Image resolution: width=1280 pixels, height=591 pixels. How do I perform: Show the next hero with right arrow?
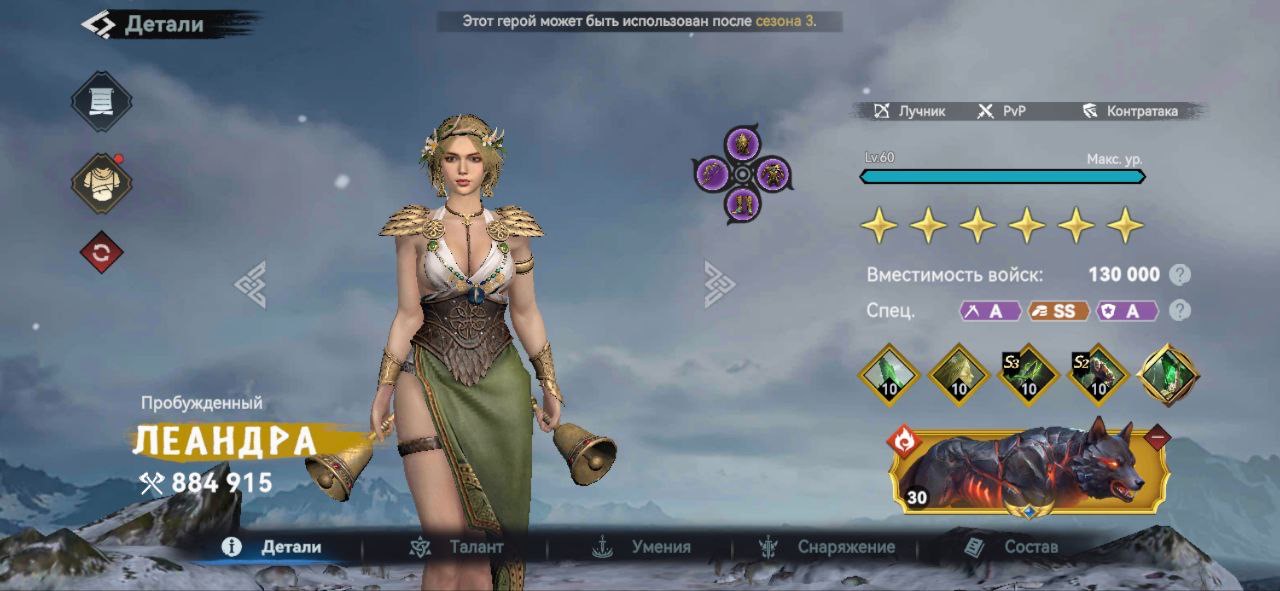[719, 284]
